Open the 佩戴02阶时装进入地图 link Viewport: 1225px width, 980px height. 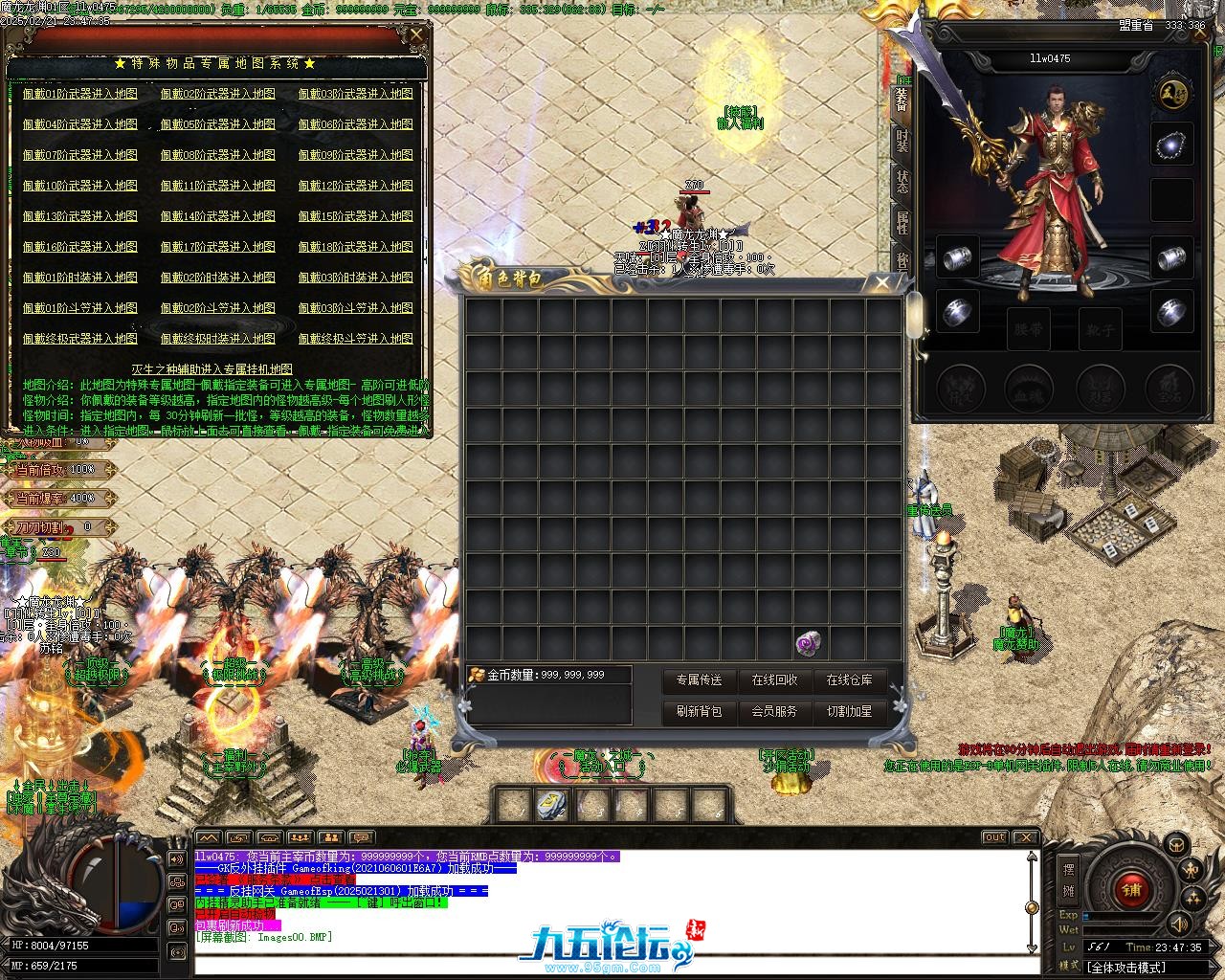click(218, 278)
